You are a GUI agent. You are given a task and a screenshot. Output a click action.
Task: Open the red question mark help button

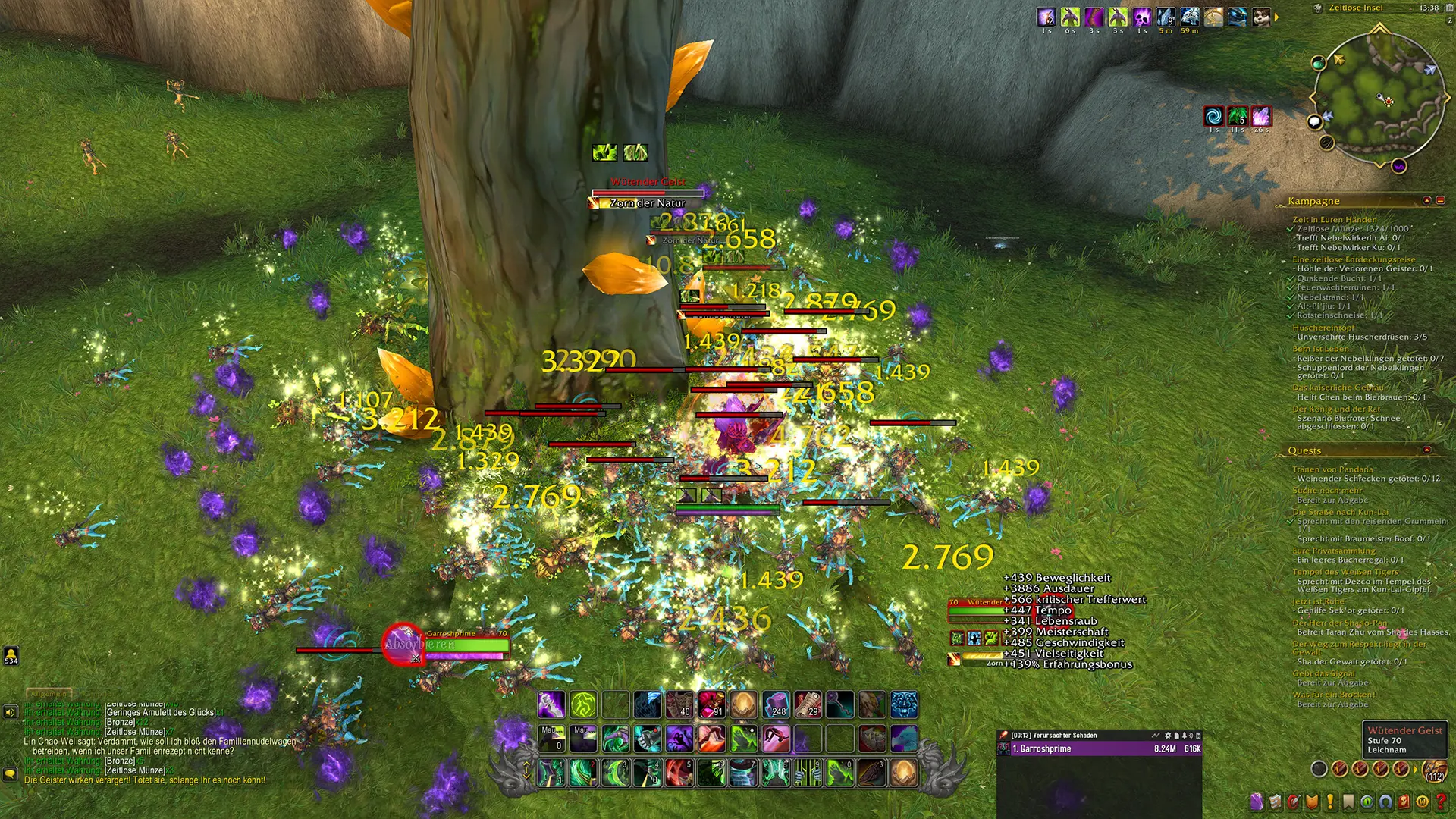pos(1441,802)
